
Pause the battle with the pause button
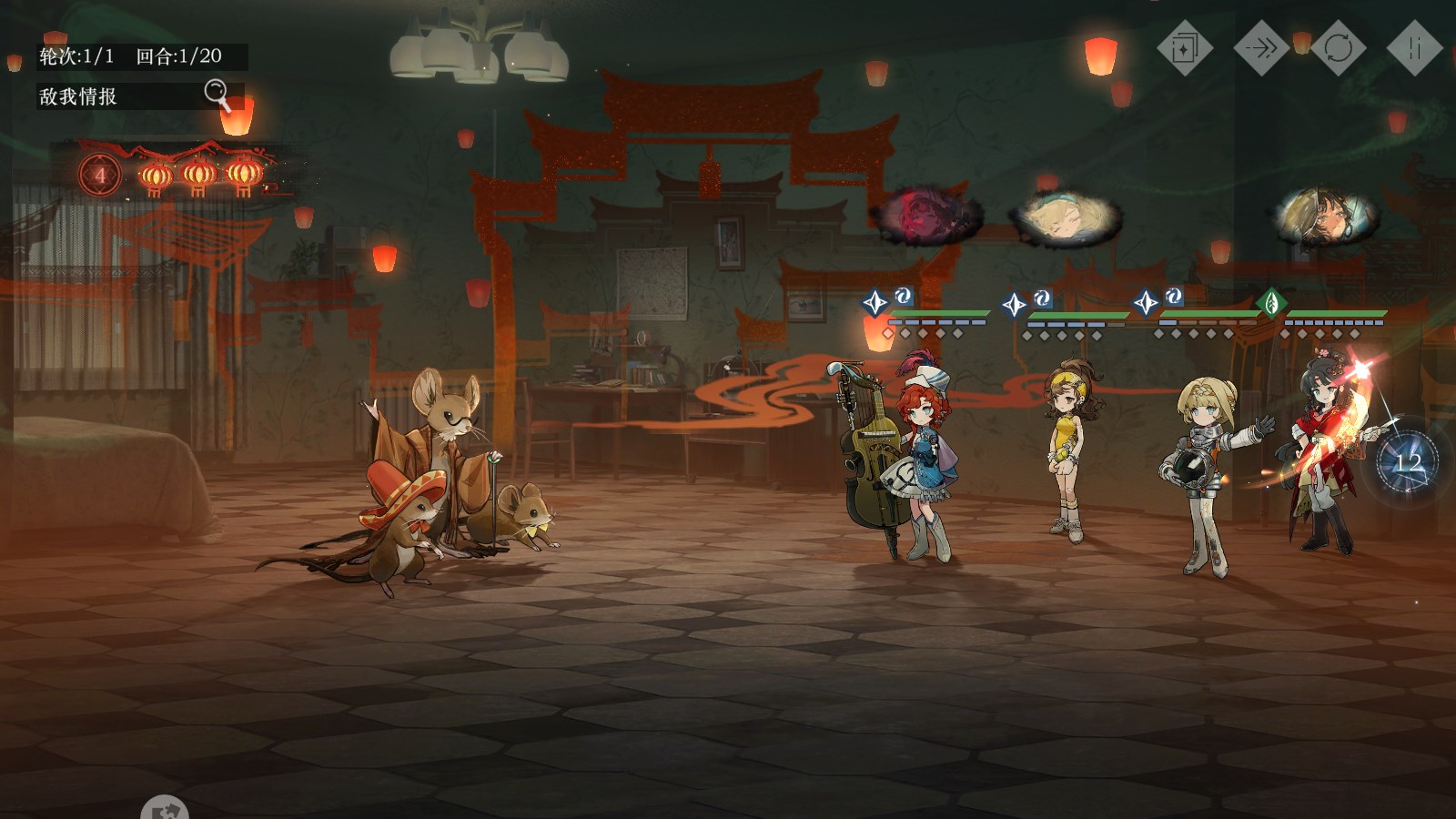[1414, 47]
